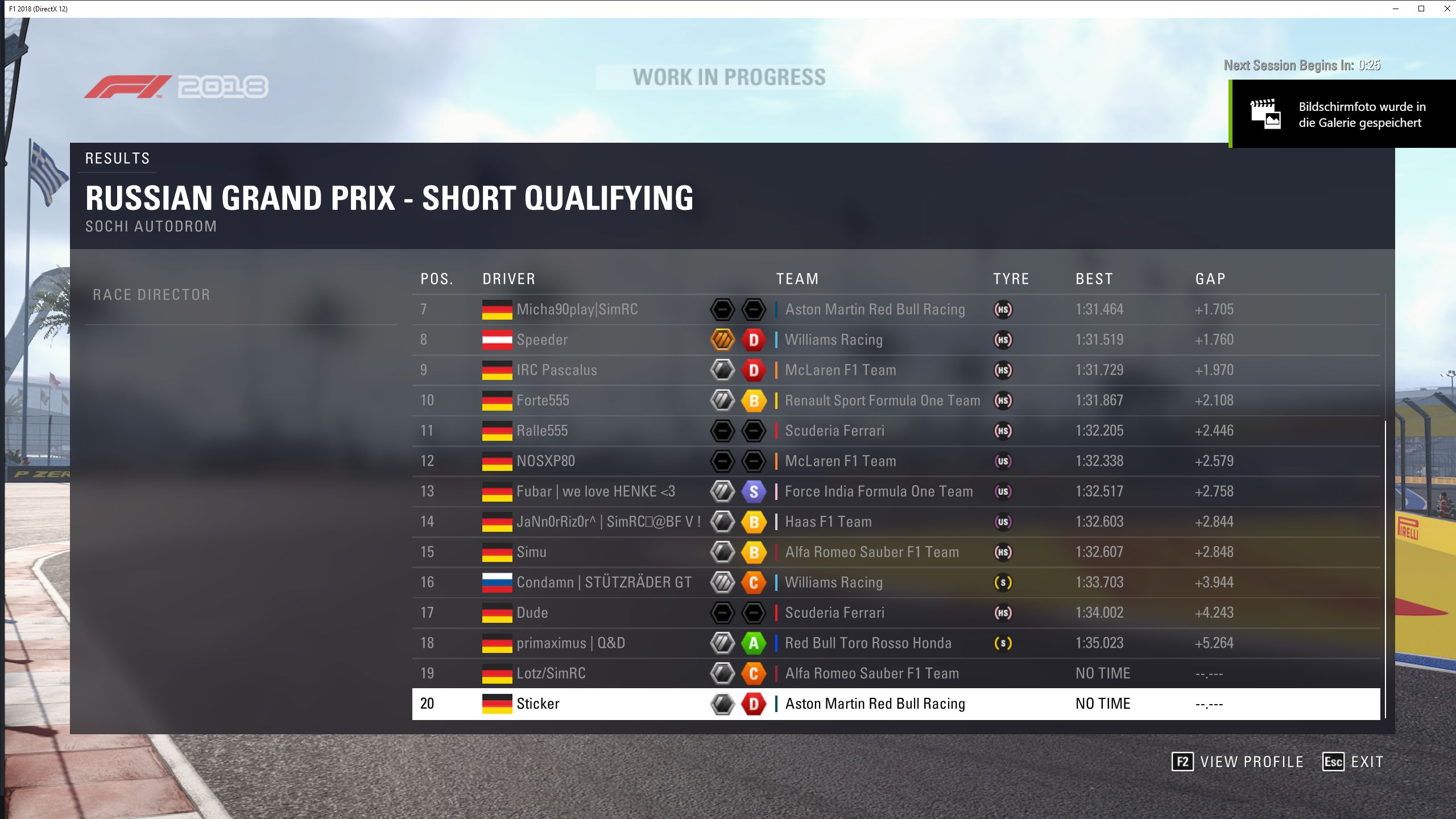Image resolution: width=1456 pixels, height=819 pixels.
Task: Exit the qualifying results screen
Action: coord(1353,762)
